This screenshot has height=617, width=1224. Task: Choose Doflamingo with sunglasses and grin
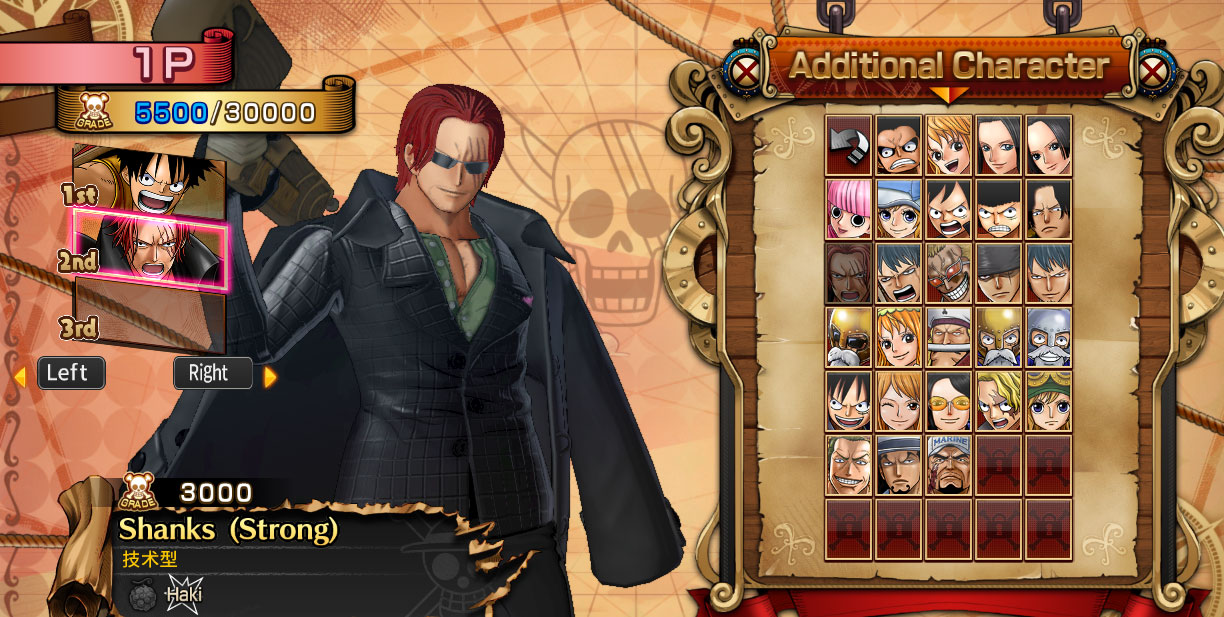948,274
